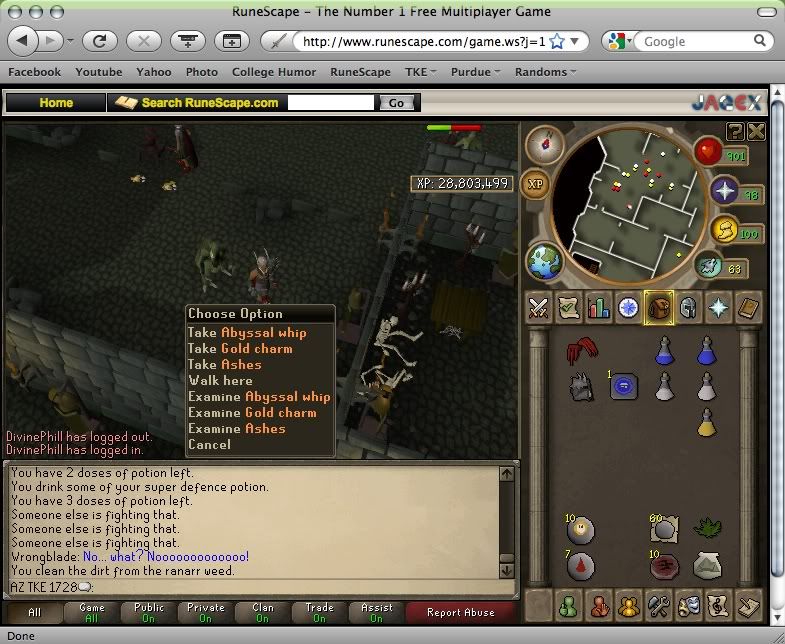Open the skills bar-chart tab
Viewport: 785px width, 644px height.
coord(599,308)
